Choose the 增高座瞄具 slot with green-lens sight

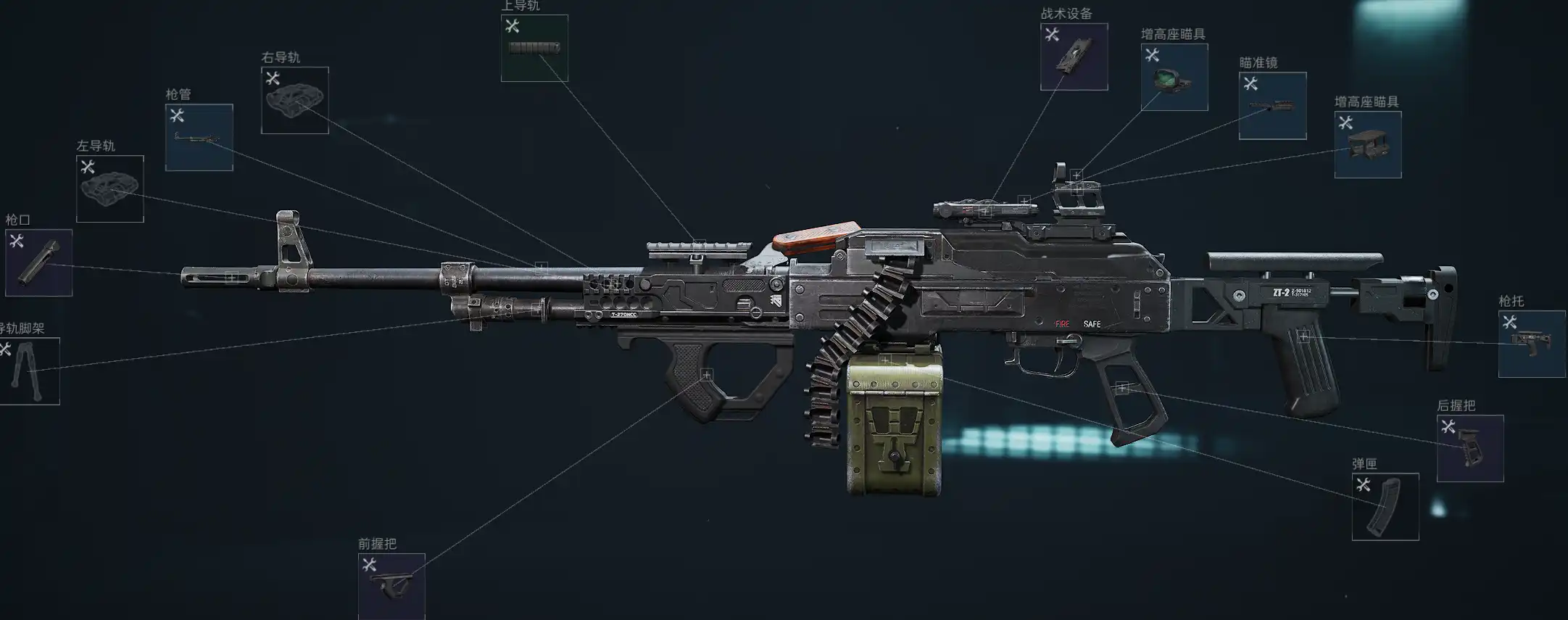tap(1174, 77)
